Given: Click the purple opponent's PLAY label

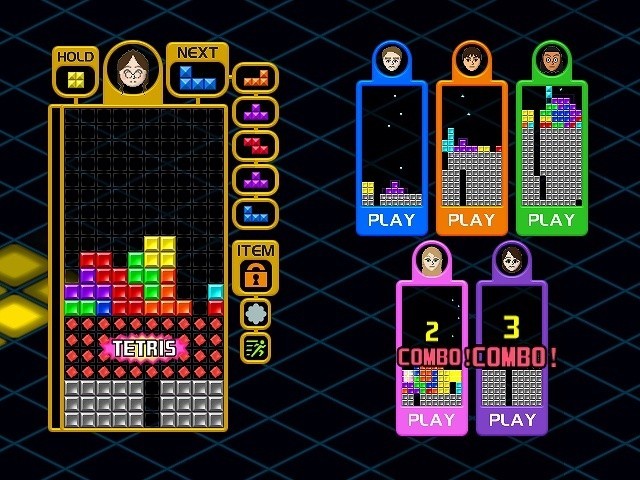Looking at the screenshot, I should coord(512,420).
